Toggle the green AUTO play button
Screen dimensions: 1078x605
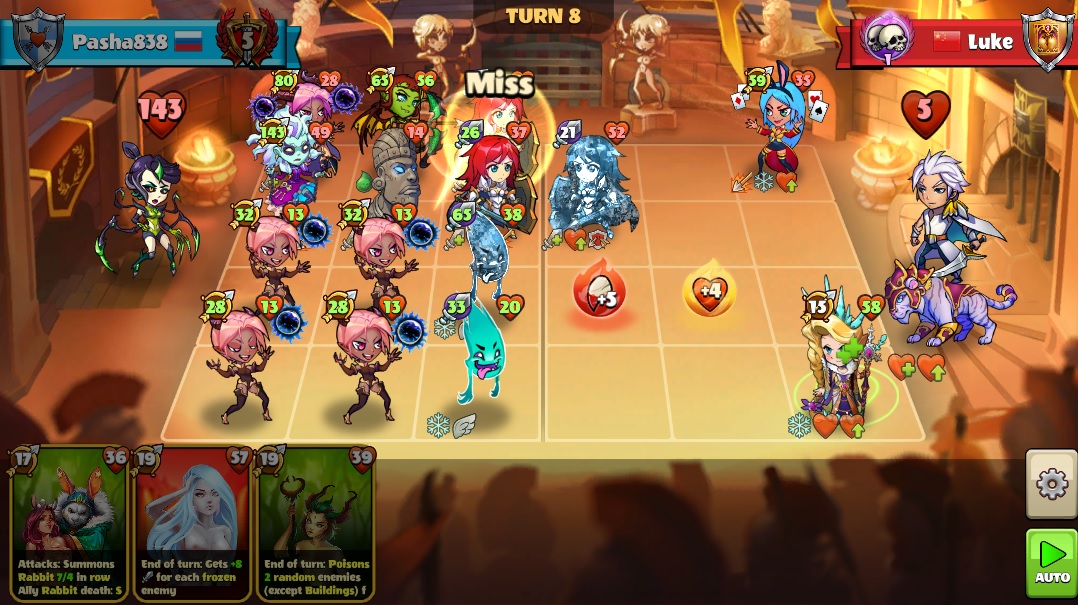[1051, 562]
